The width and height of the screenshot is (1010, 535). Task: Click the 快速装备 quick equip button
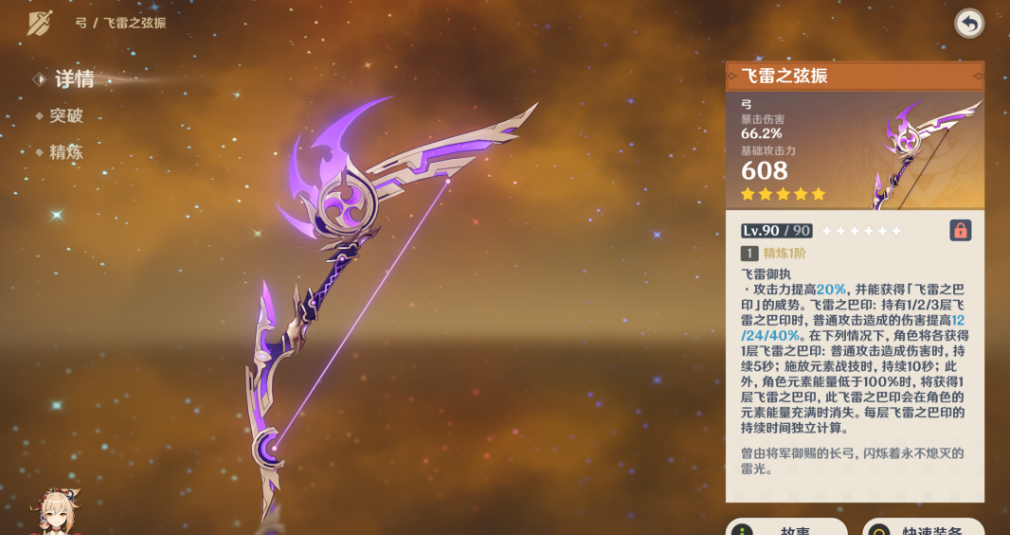pyautogui.click(x=923, y=527)
